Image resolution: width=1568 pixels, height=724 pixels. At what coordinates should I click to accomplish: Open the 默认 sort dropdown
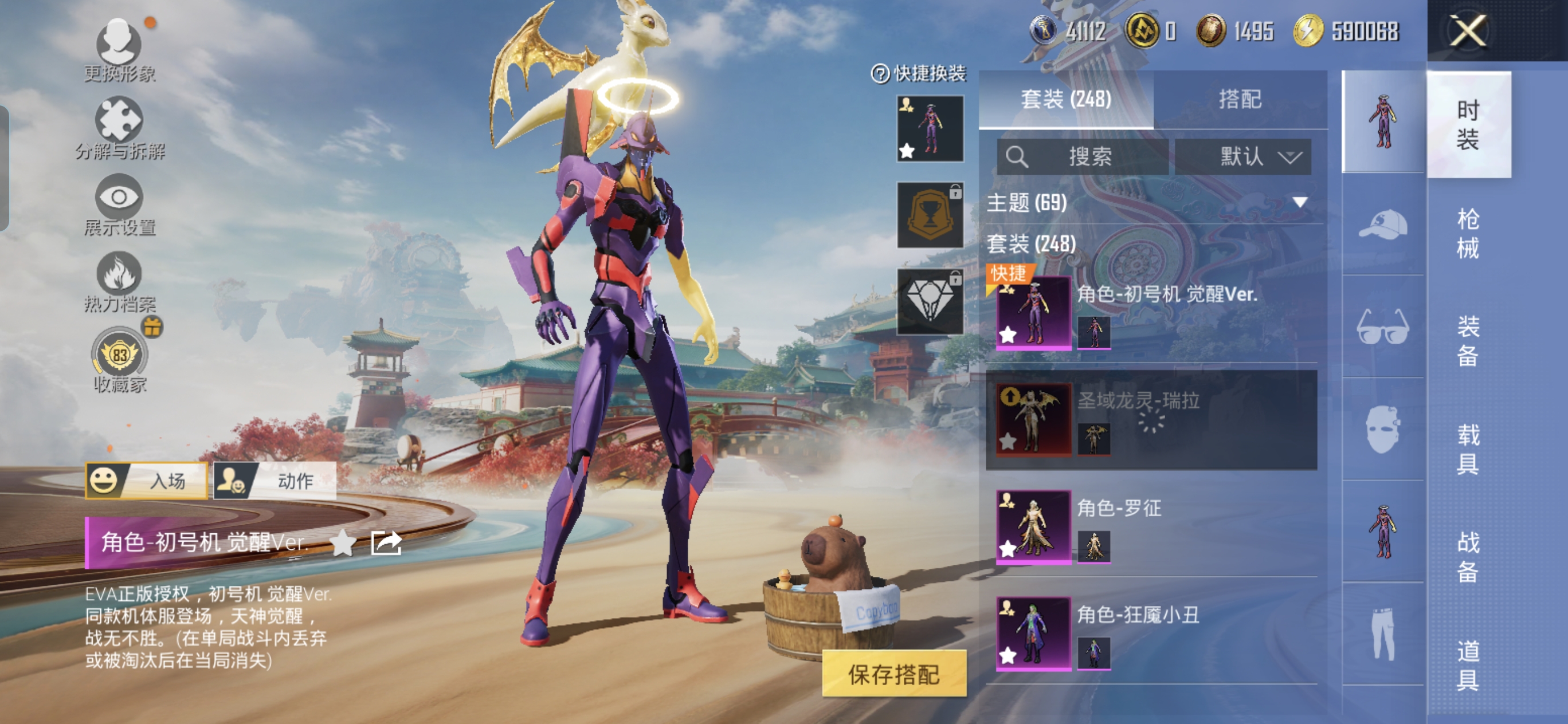(1243, 157)
